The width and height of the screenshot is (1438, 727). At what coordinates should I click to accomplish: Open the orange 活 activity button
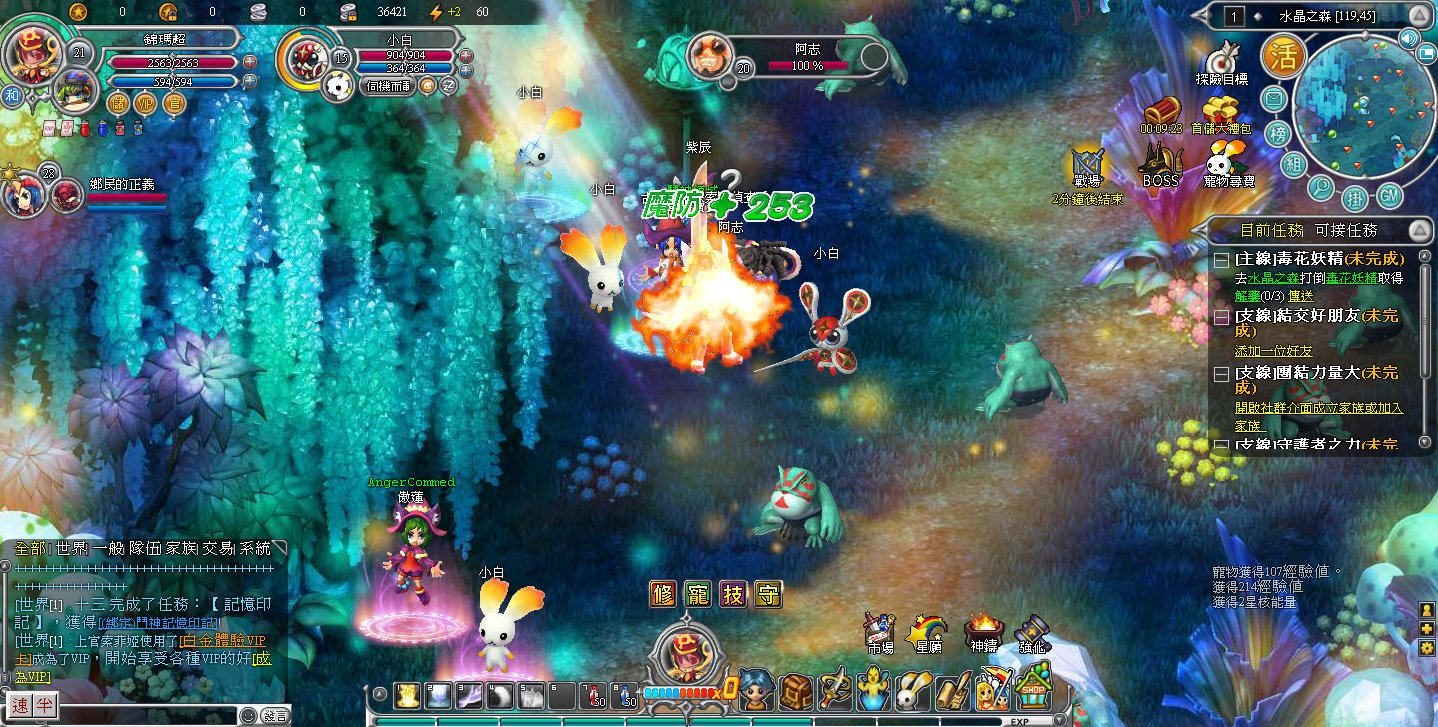point(1279,56)
